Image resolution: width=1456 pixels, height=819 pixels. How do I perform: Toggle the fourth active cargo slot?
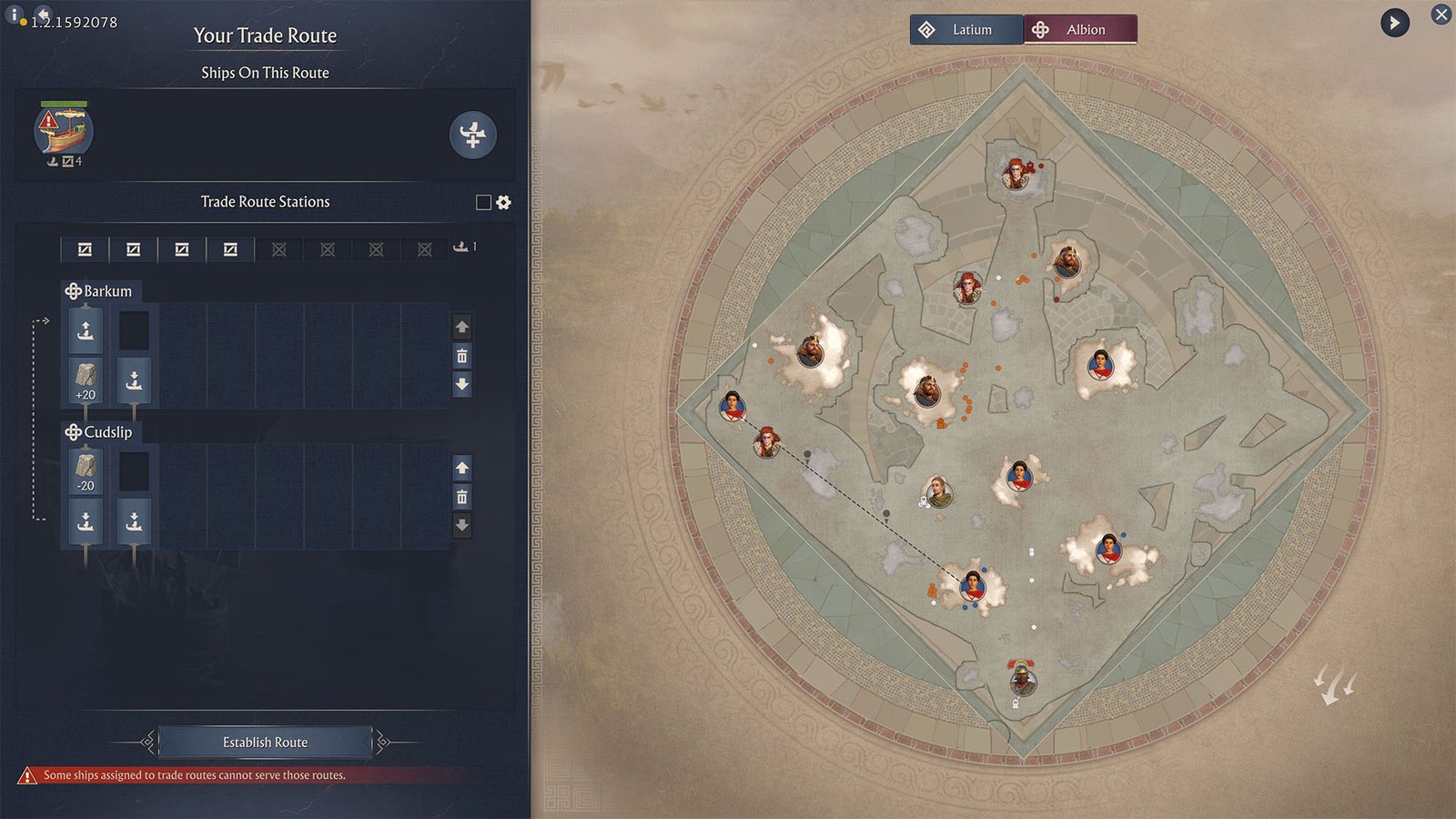229,248
